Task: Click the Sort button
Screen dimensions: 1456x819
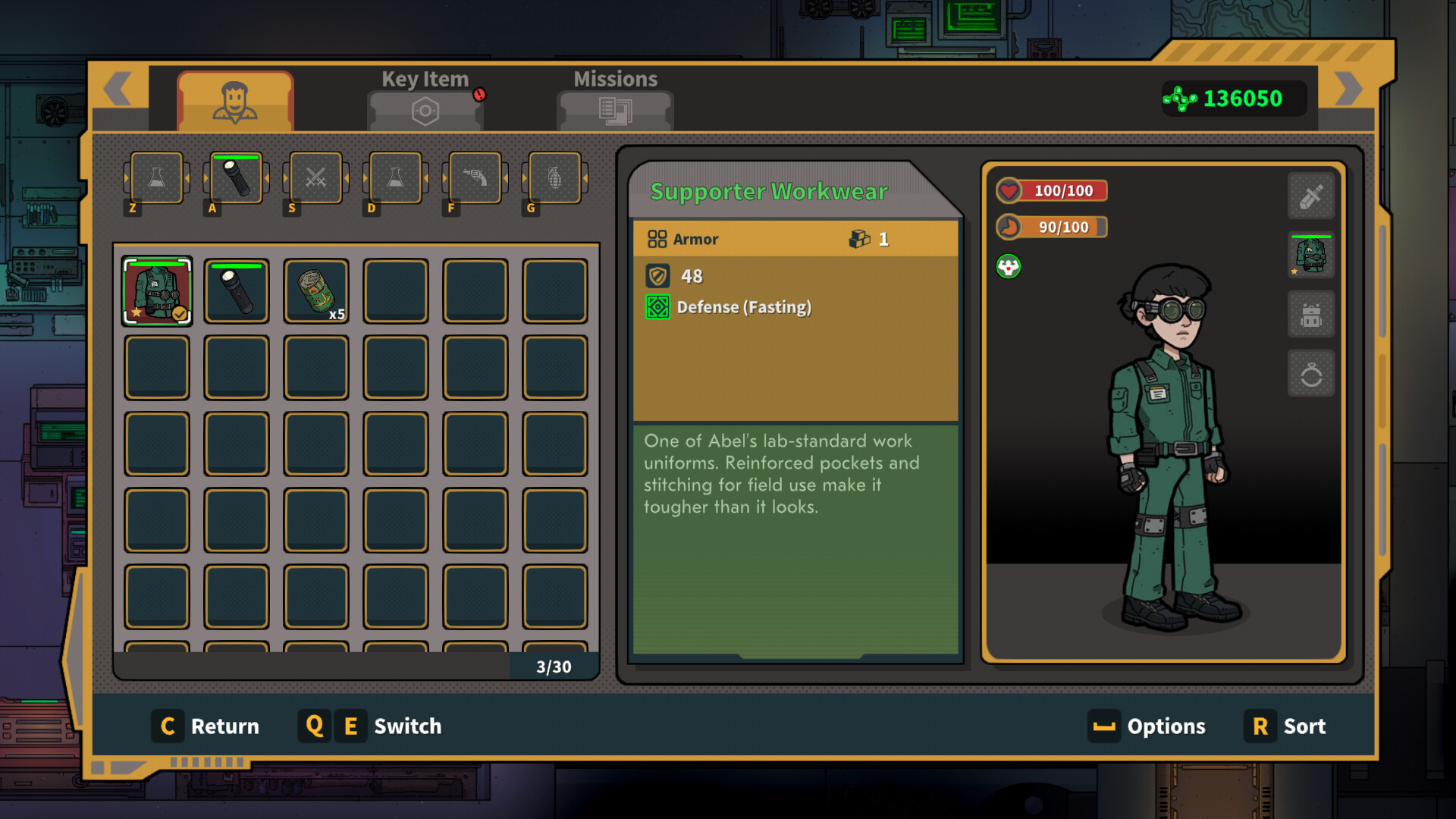Action: (x=1285, y=726)
